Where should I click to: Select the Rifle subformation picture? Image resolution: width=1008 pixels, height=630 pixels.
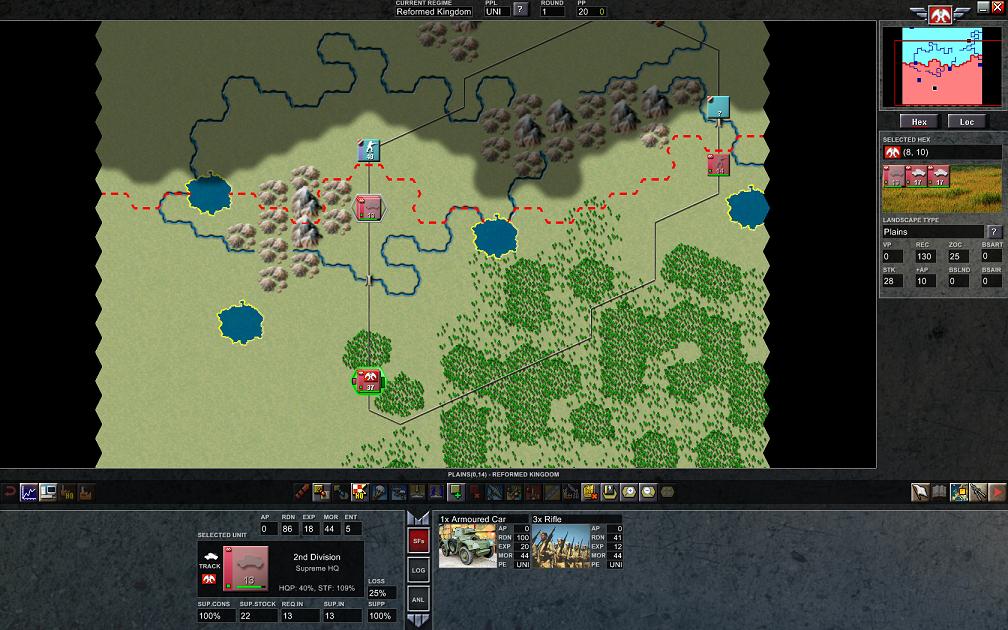point(562,546)
